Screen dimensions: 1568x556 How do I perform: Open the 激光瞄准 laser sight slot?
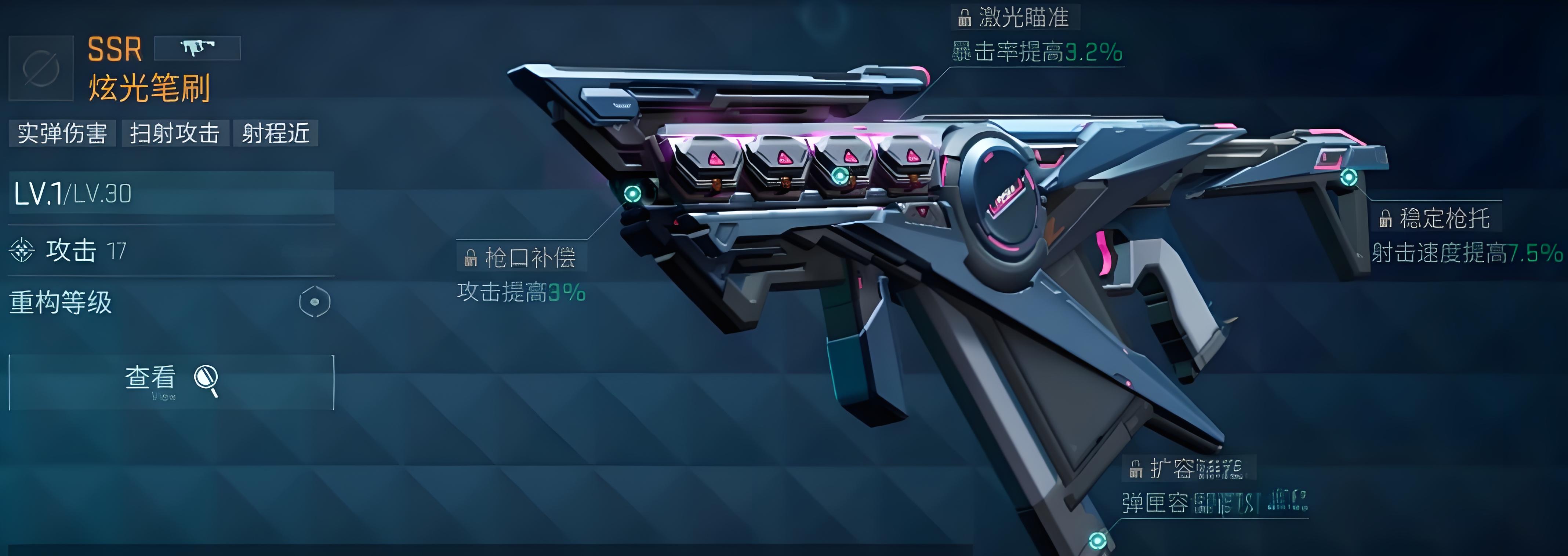(x=1015, y=18)
